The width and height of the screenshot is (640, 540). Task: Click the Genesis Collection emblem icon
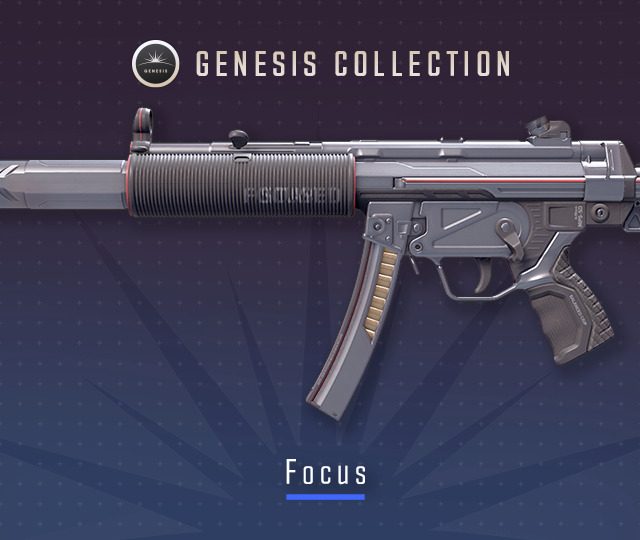pos(155,63)
